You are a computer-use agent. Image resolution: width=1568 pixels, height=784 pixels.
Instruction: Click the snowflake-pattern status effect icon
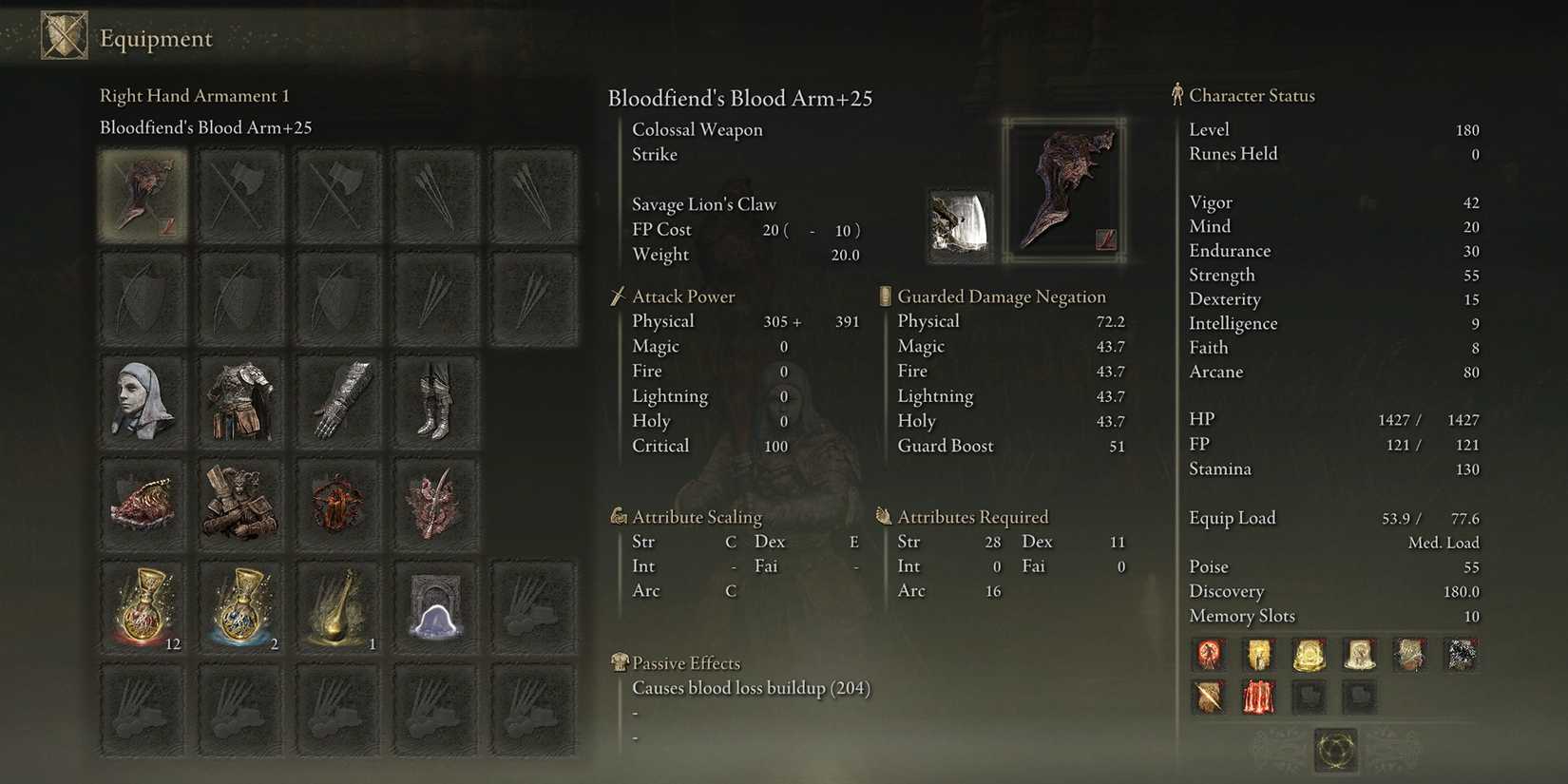coord(1461,654)
